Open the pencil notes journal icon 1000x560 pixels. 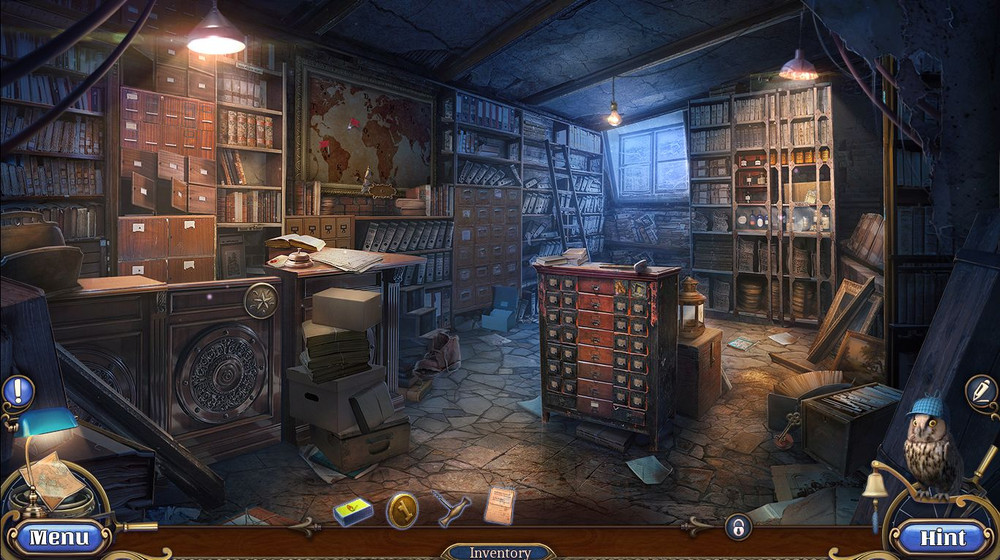(x=981, y=391)
